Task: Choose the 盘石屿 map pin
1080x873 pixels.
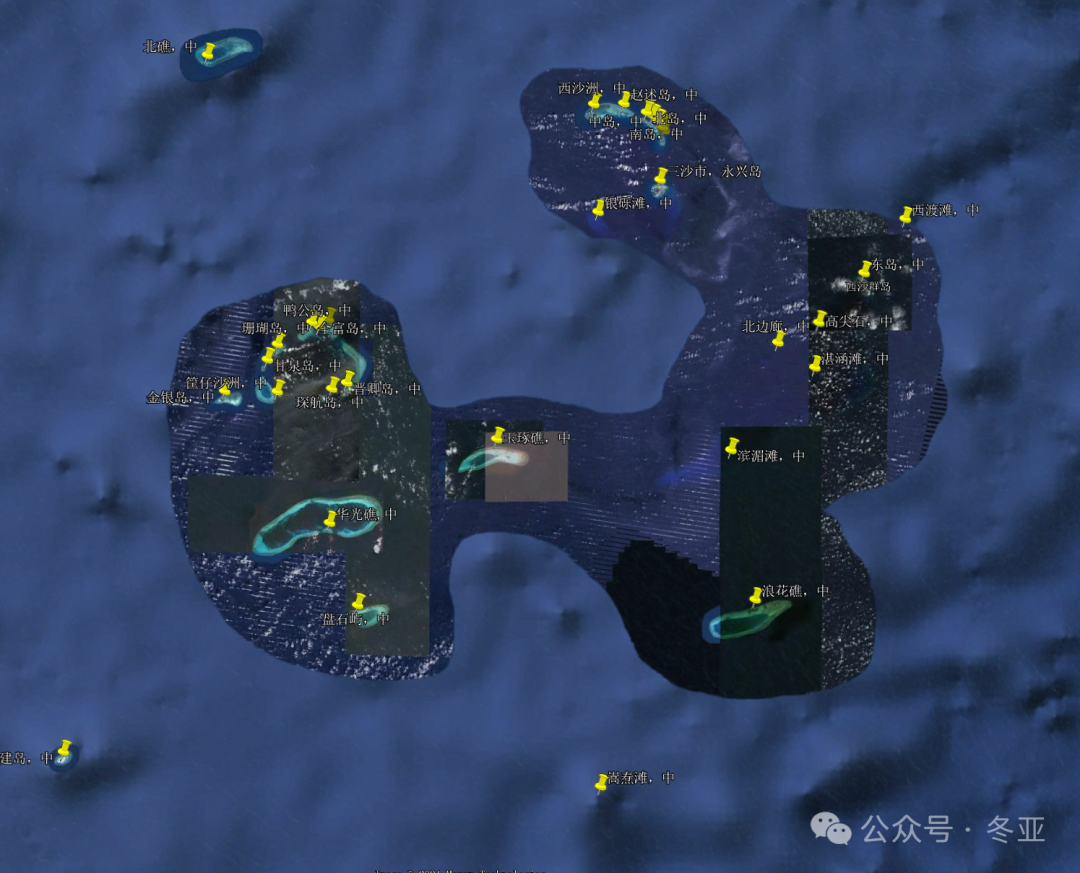Action: tap(358, 601)
